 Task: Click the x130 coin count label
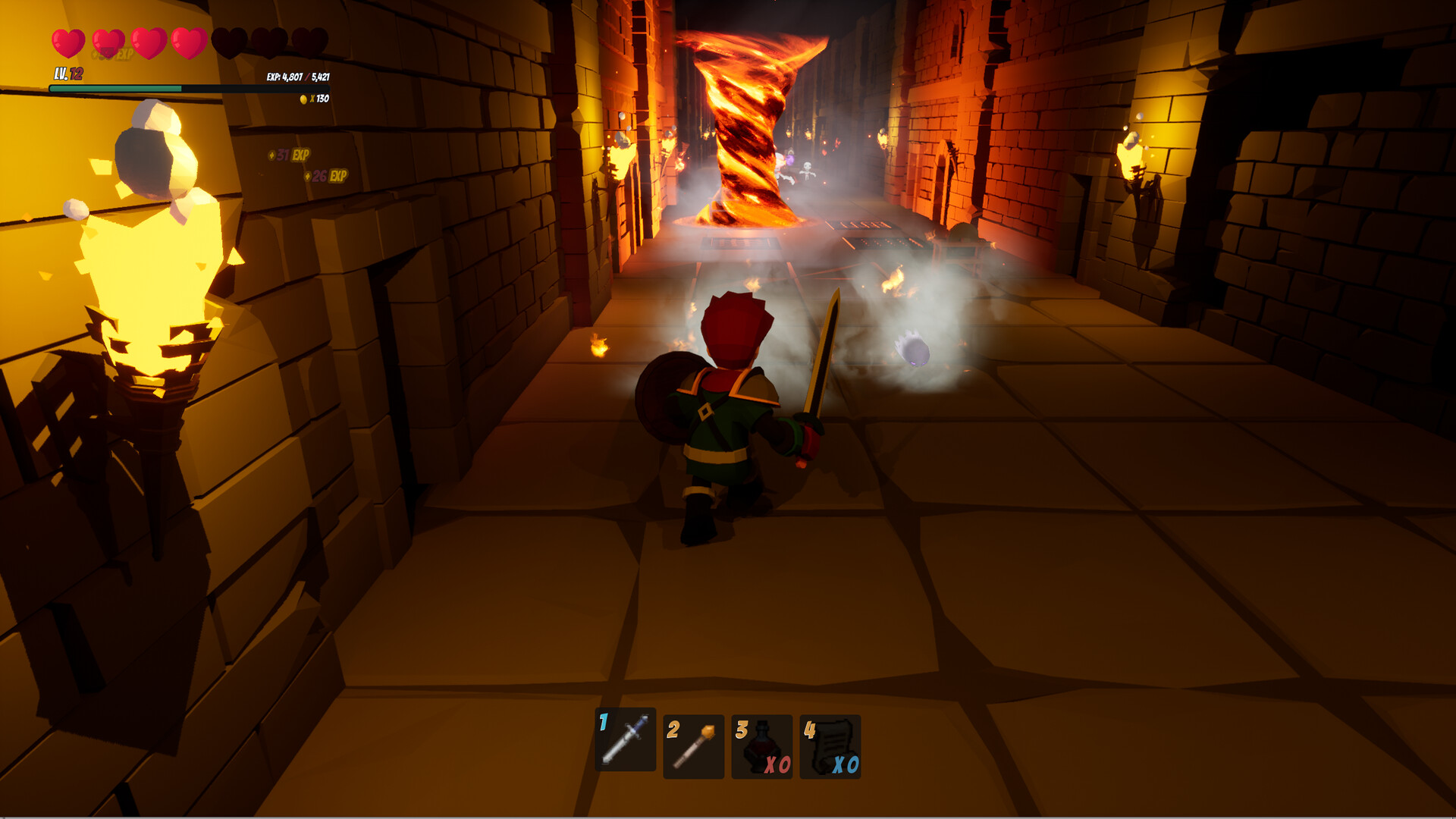[322, 99]
